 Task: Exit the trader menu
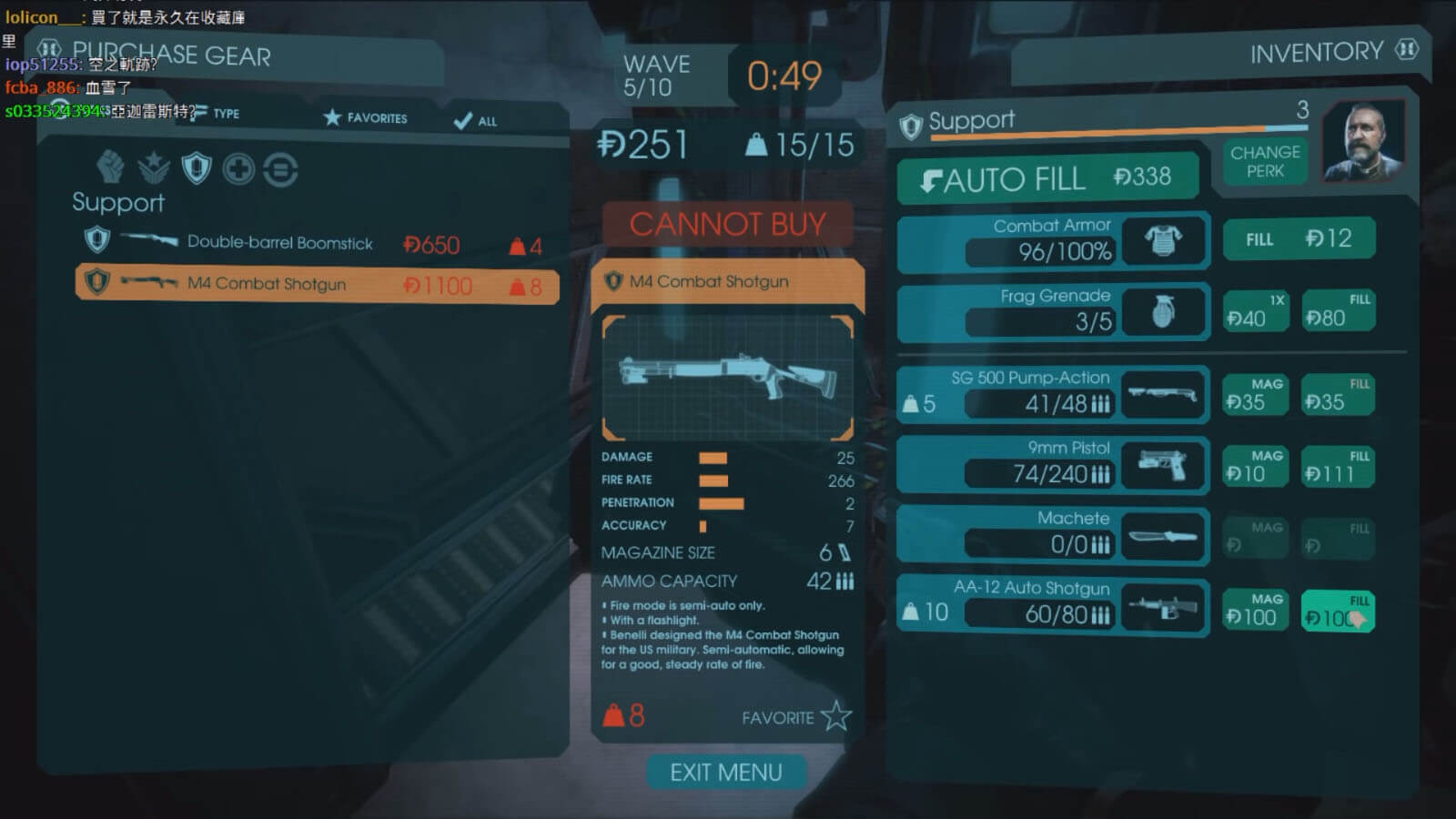point(726,773)
